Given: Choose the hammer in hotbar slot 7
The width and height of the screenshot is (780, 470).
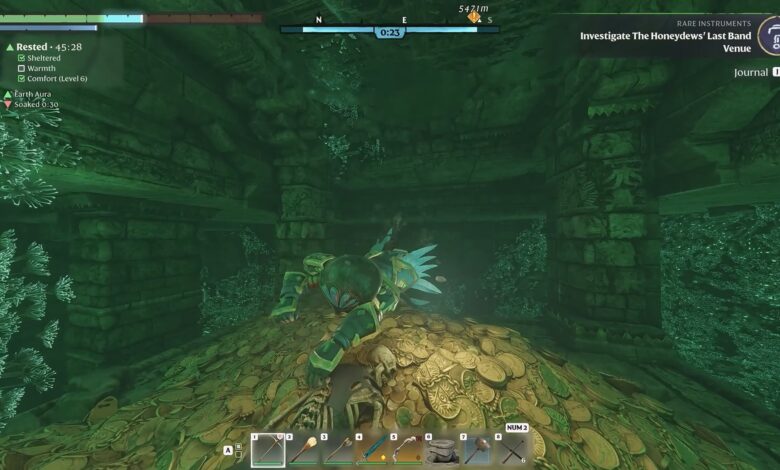Looking at the screenshot, I should click(477, 450).
